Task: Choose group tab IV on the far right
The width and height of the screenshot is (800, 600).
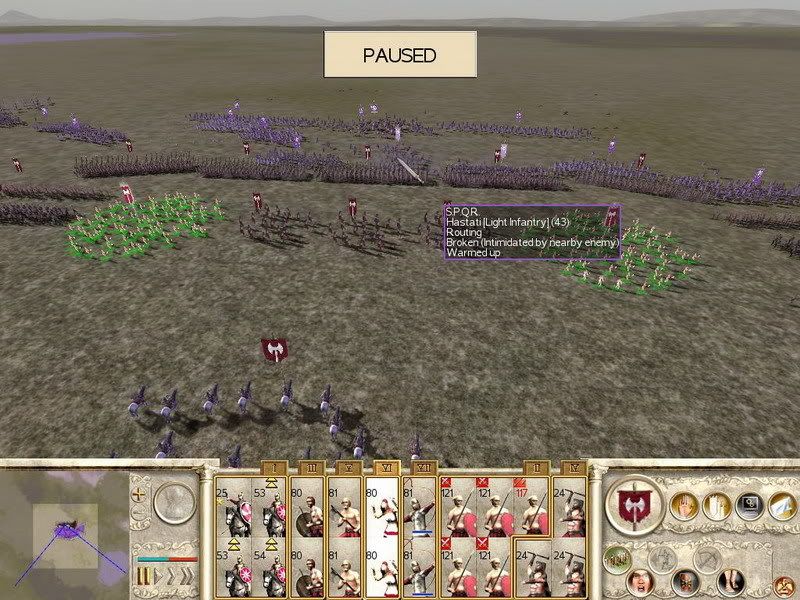Action: [569, 467]
